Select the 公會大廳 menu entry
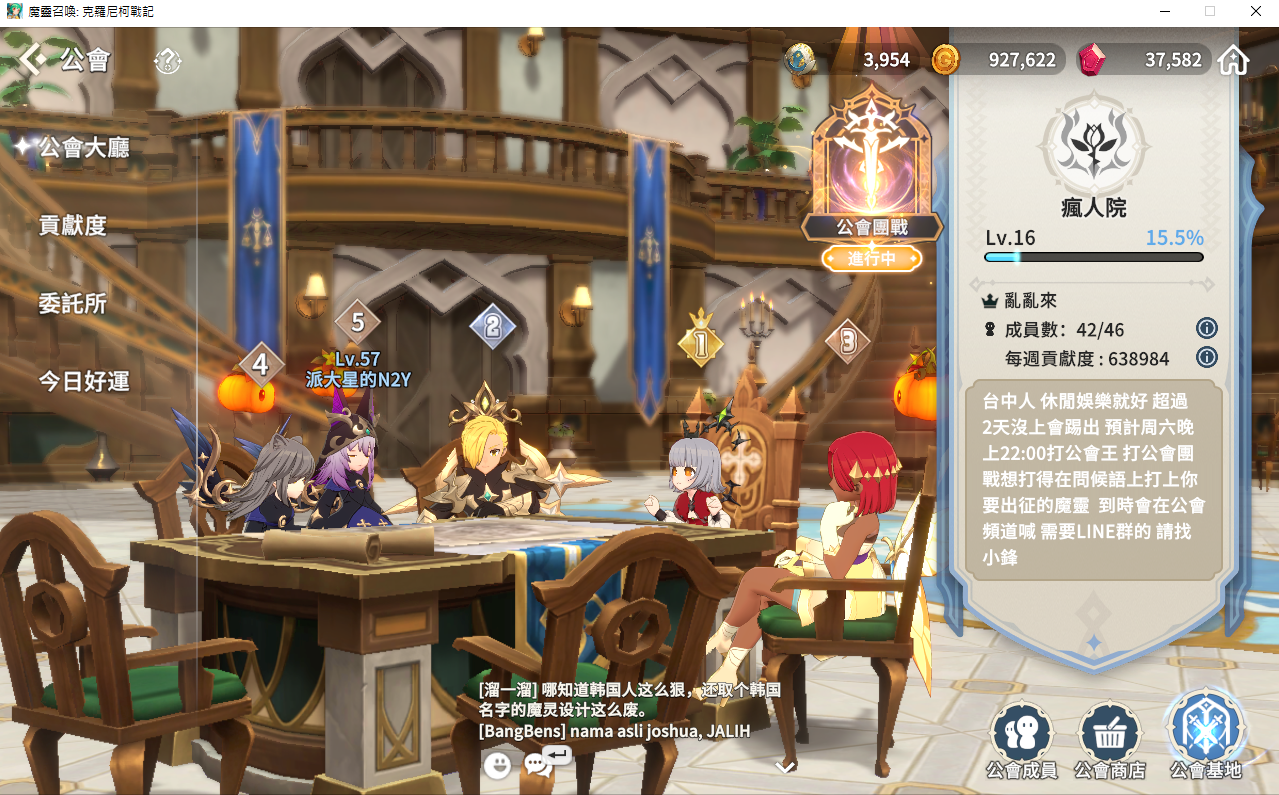 tap(84, 148)
